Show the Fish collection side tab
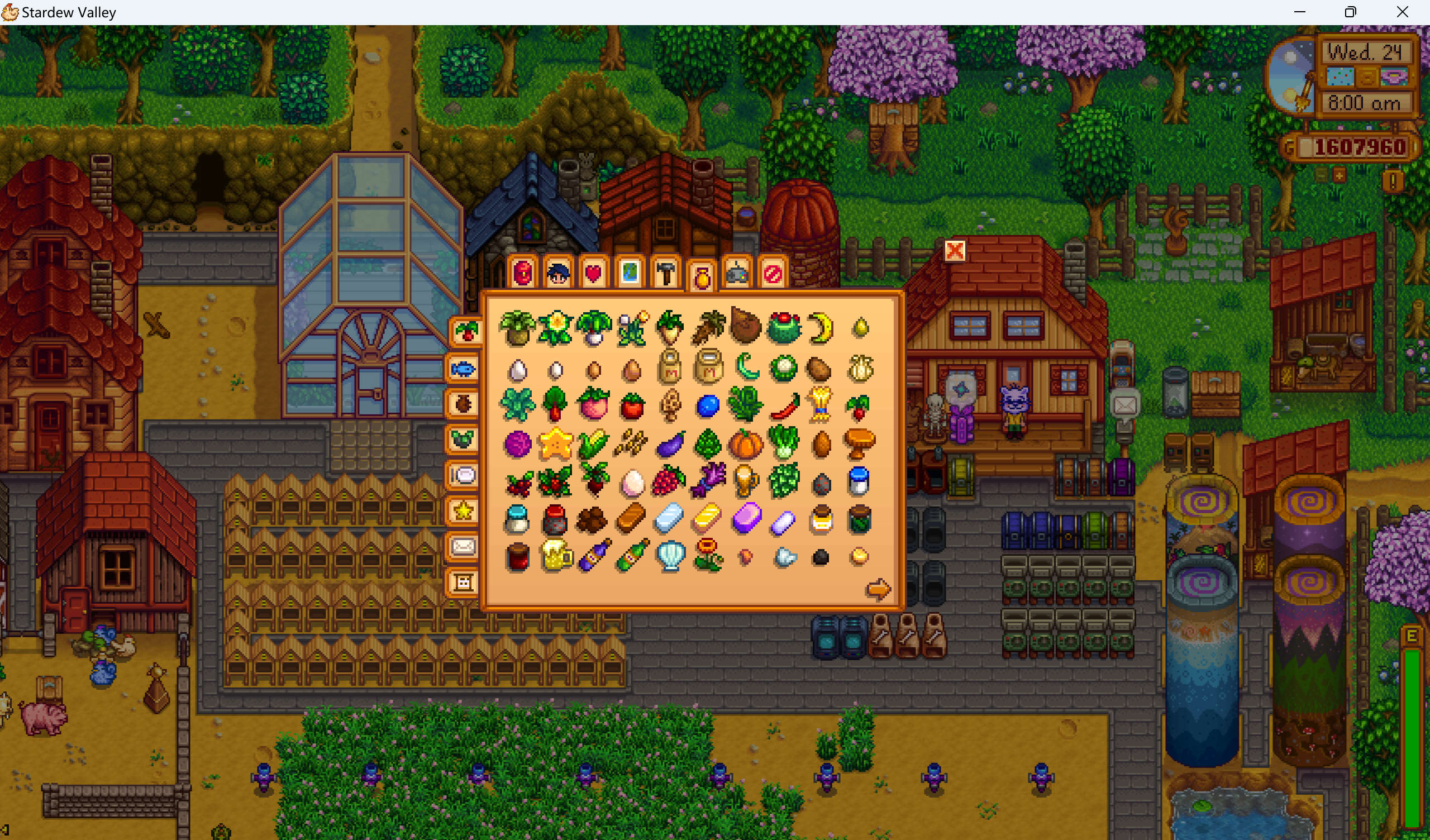Screen dimensions: 1430x840 pyautogui.click(x=463, y=369)
